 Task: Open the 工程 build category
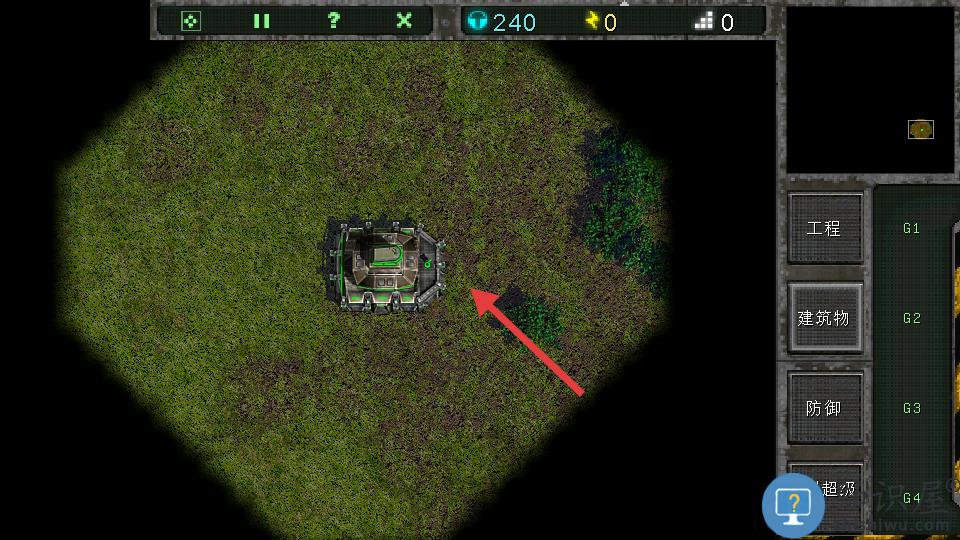pyautogui.click(x=824, y=228)
